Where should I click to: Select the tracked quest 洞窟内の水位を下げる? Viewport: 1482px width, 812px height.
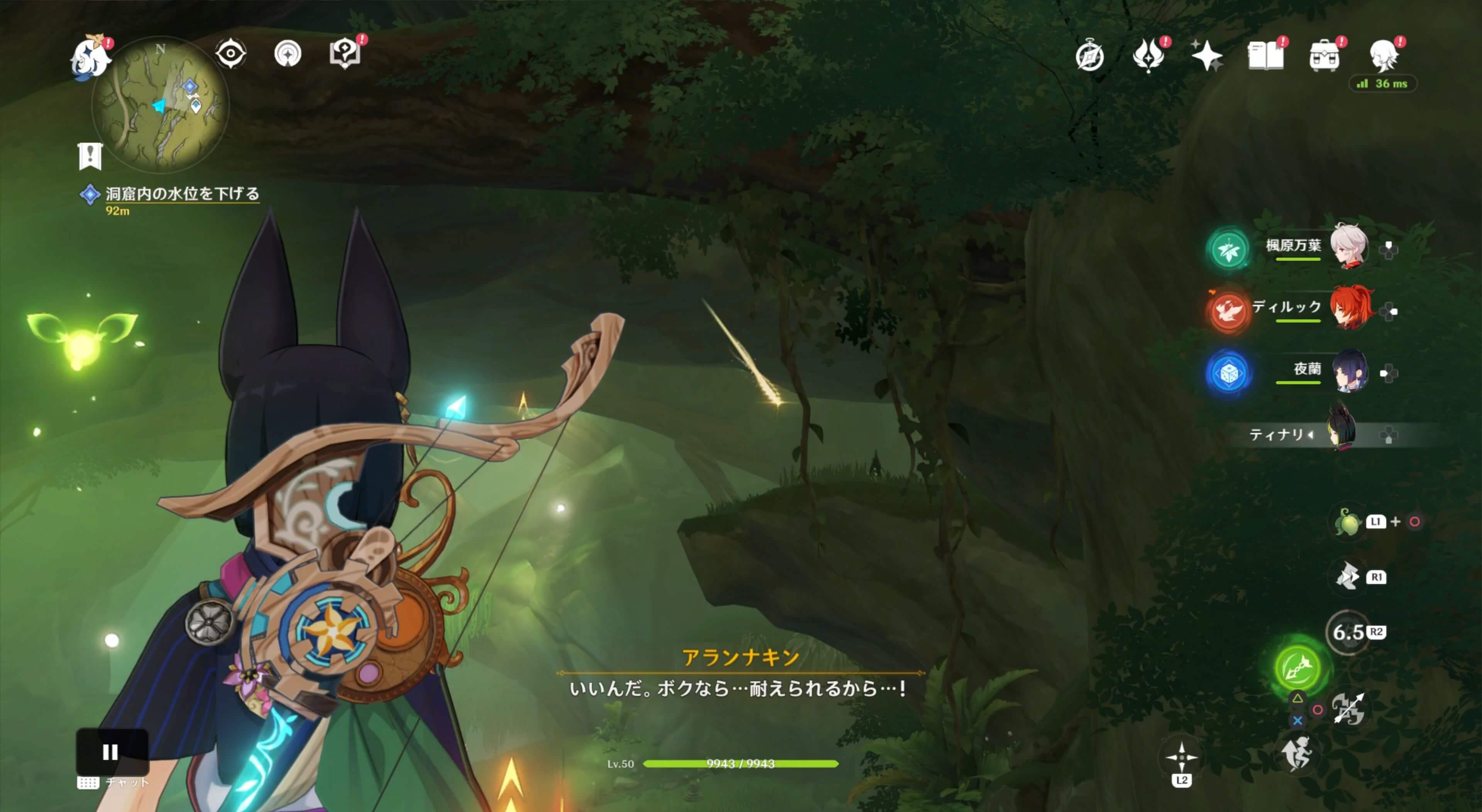182,194
